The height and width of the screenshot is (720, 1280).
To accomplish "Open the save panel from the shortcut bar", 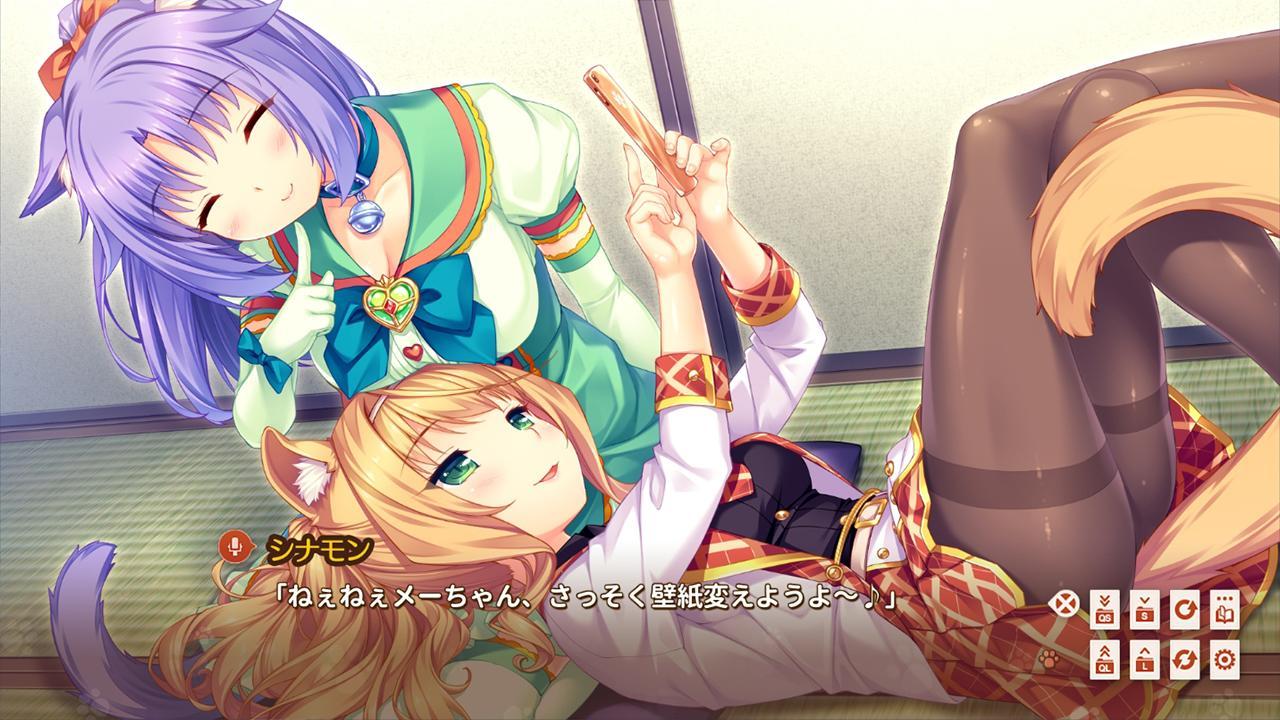I will coord(1145,609).
